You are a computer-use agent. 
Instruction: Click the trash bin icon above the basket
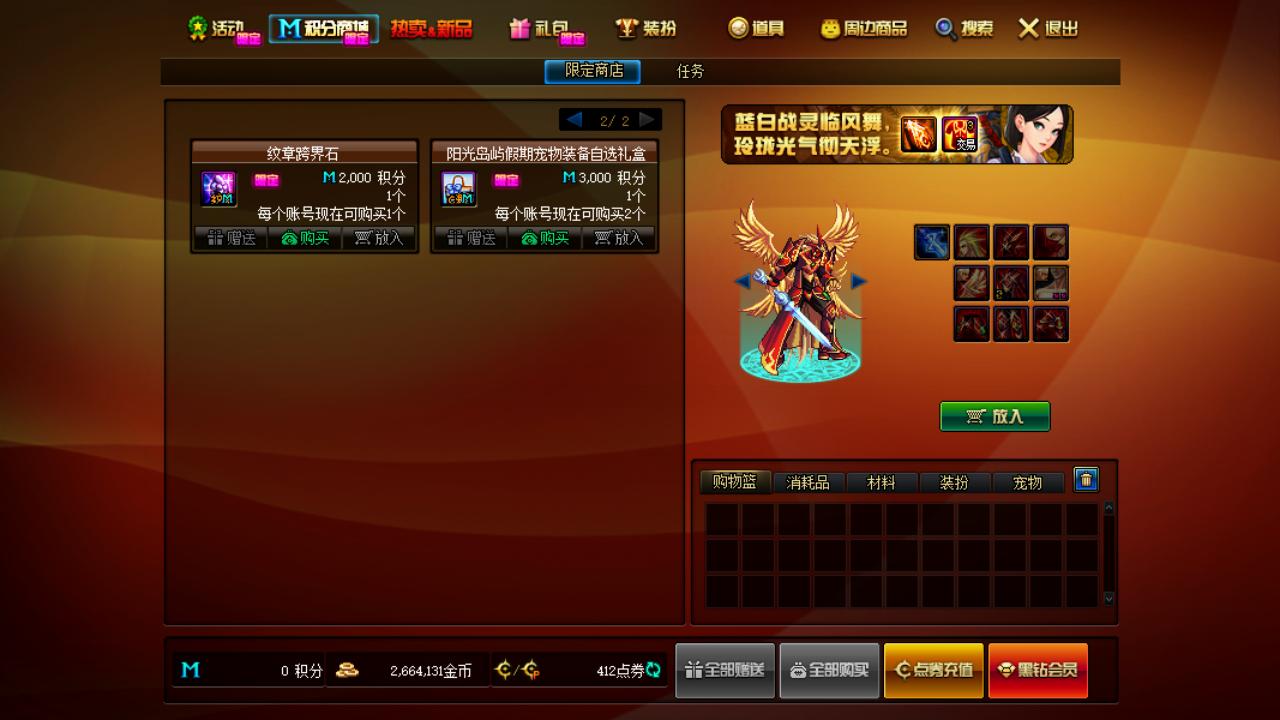(1086, 481)
